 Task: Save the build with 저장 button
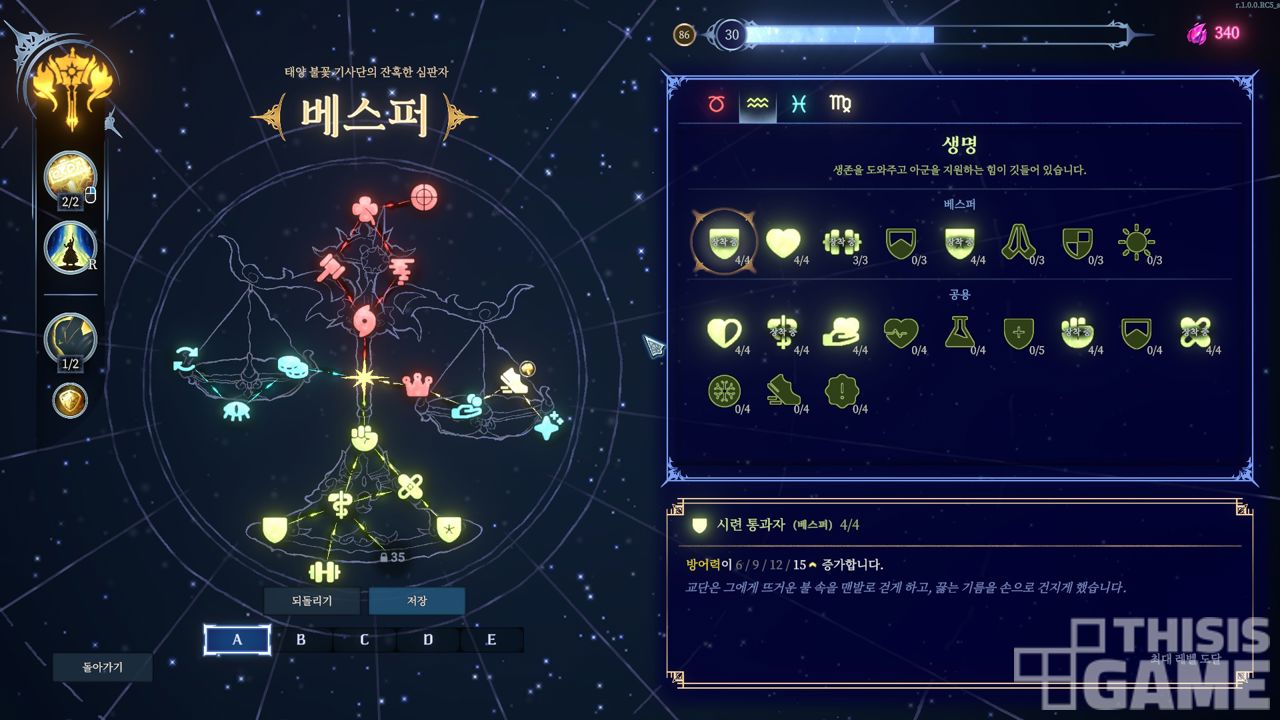[x=416, y=601]
